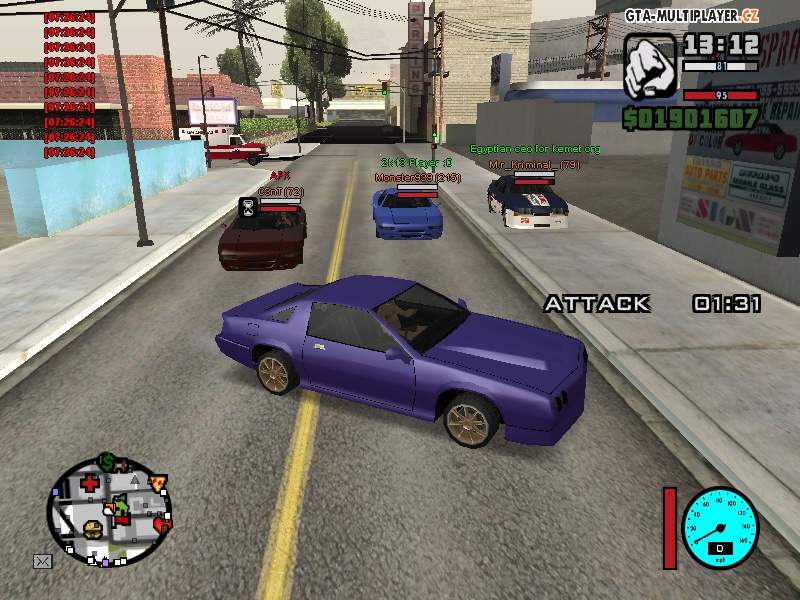Select the green dollar sign map marker

click(107, 462)
